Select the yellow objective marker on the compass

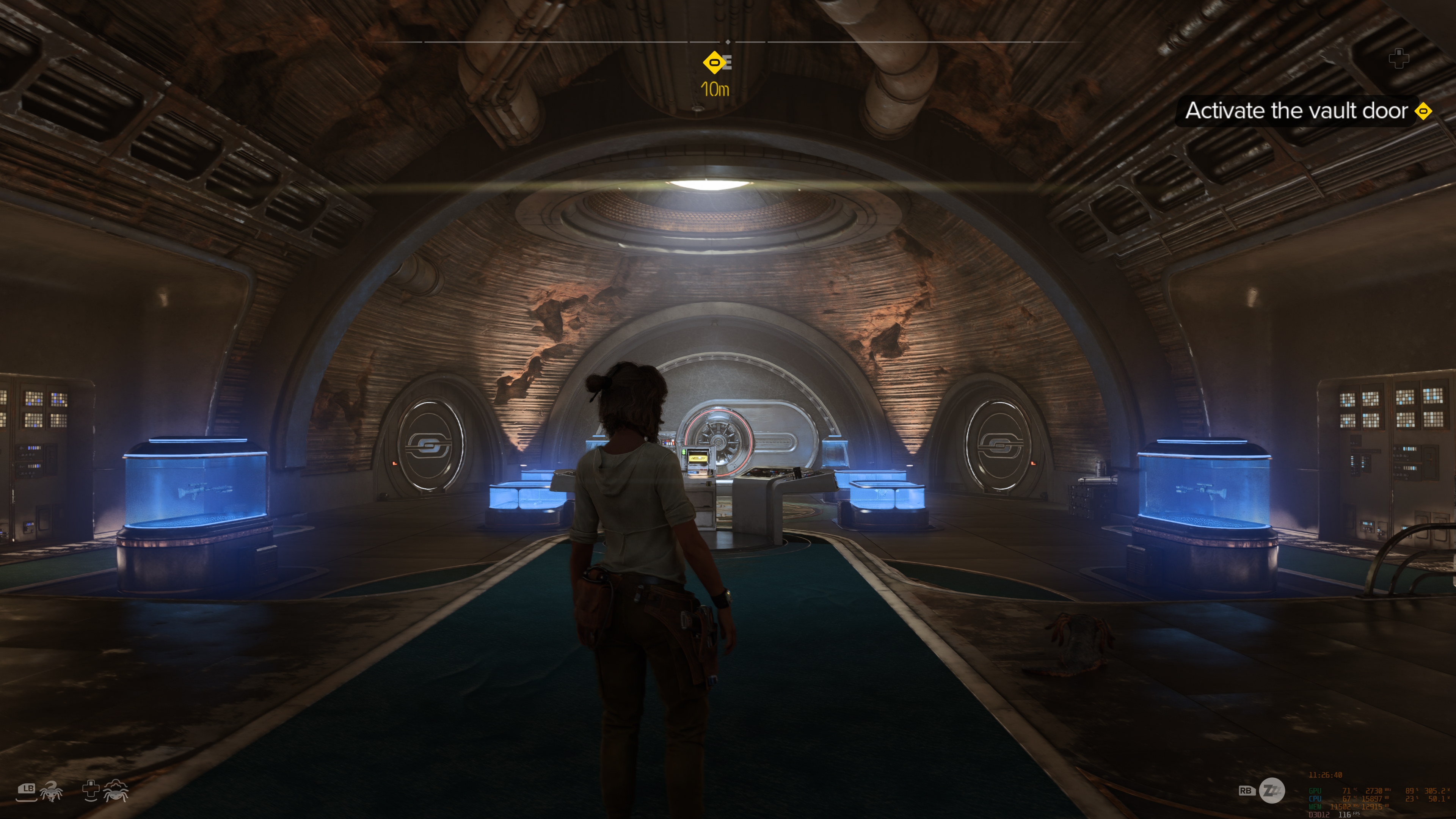coord(714,62)
